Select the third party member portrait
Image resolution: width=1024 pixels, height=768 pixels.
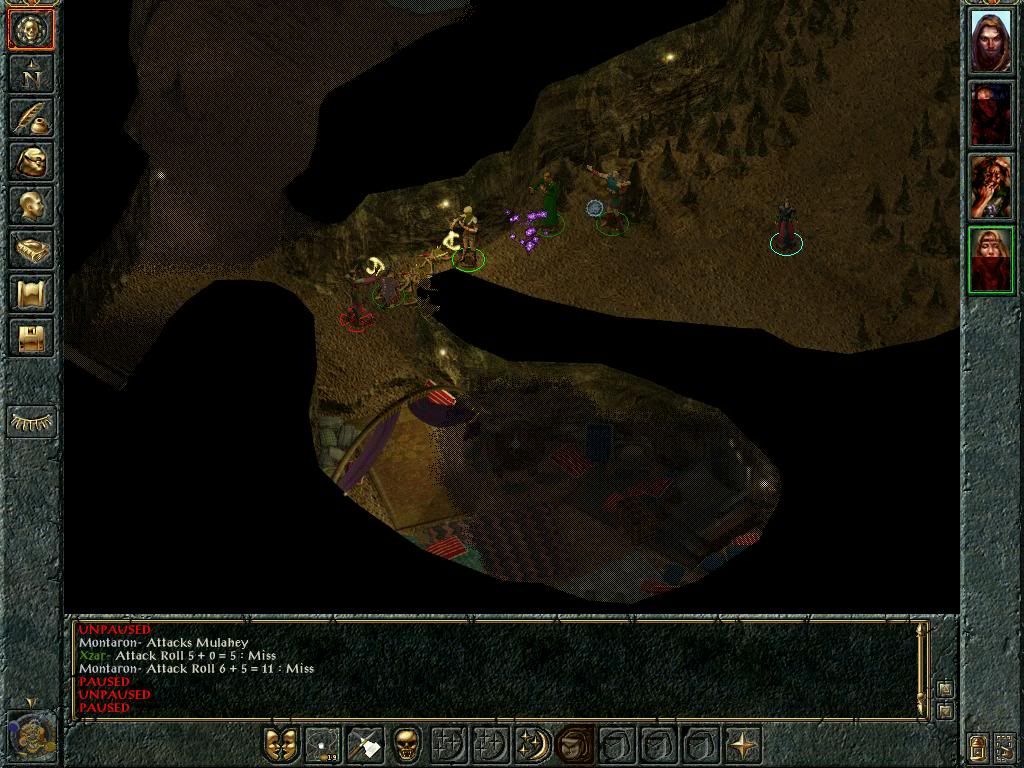991,187
